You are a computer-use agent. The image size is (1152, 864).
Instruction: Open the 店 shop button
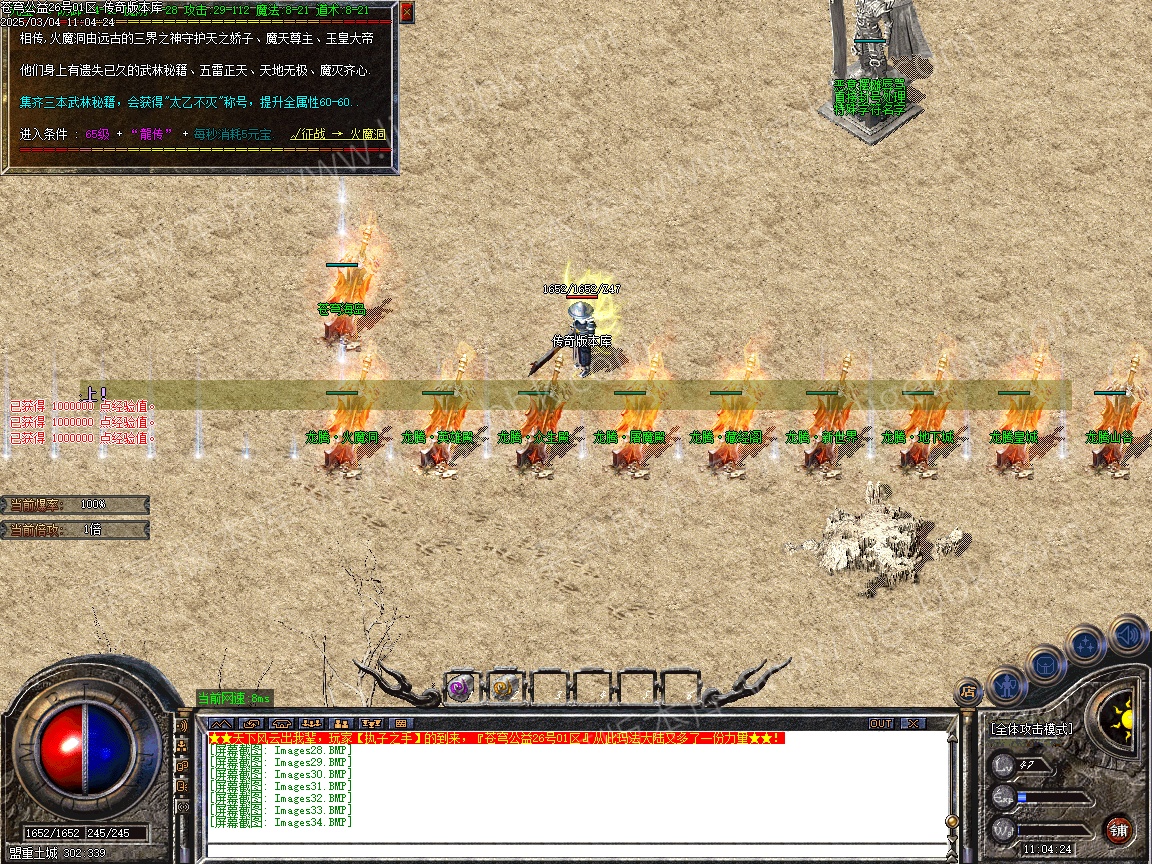point(968,690)
